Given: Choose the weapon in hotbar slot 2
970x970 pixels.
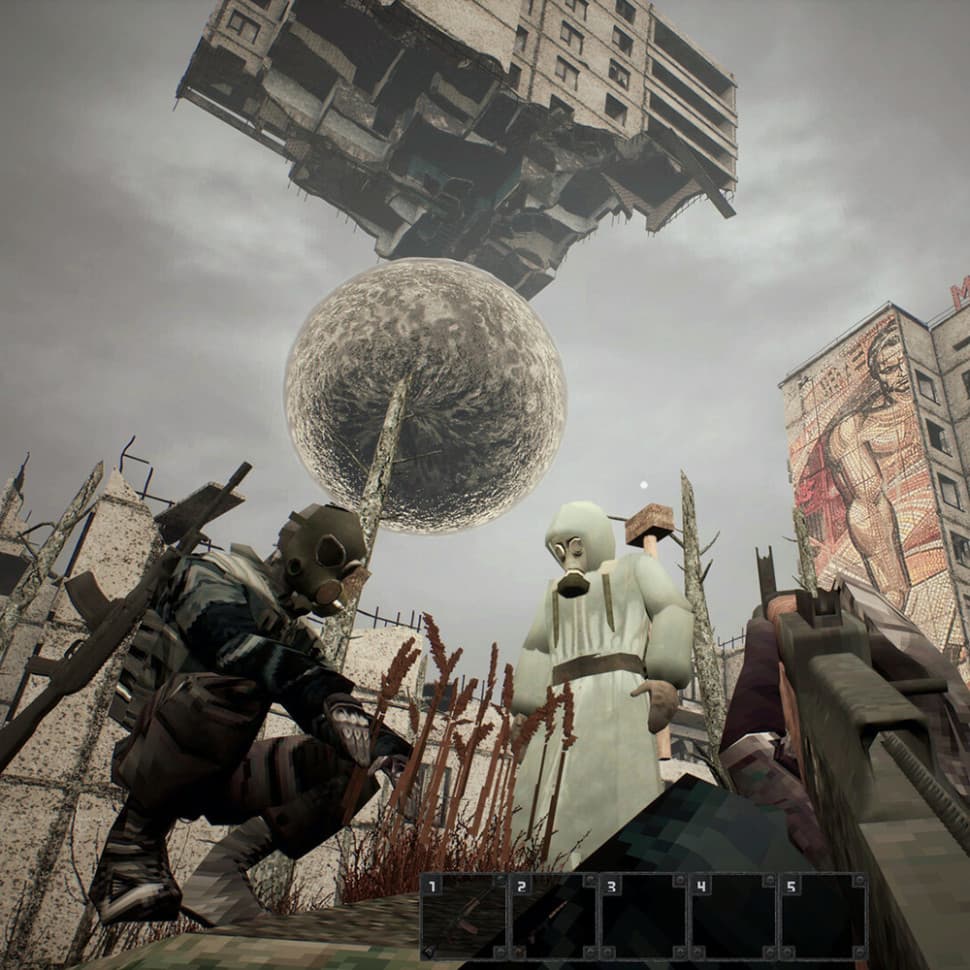Looking at the screenshot, I should pos(553,916).
